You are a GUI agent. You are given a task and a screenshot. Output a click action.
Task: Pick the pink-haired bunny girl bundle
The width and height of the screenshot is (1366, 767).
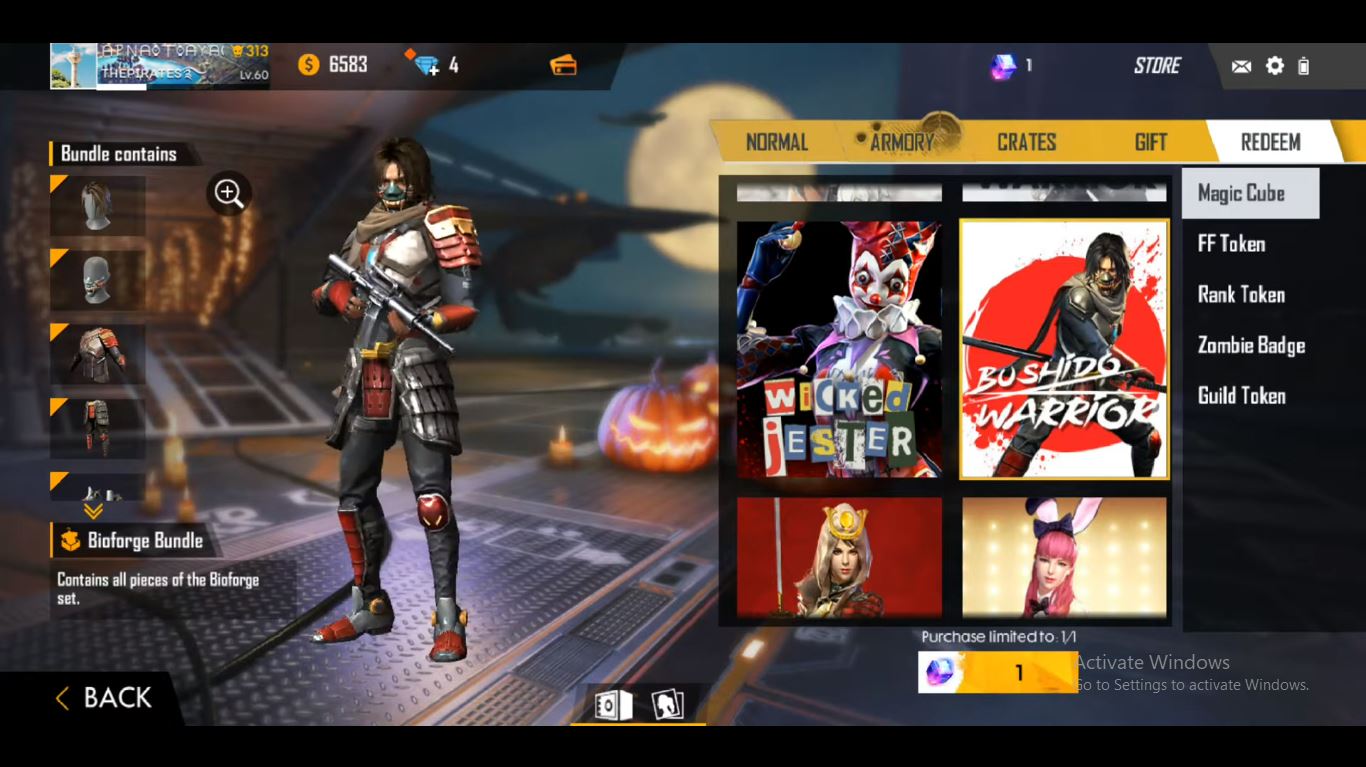(1064, 556)
